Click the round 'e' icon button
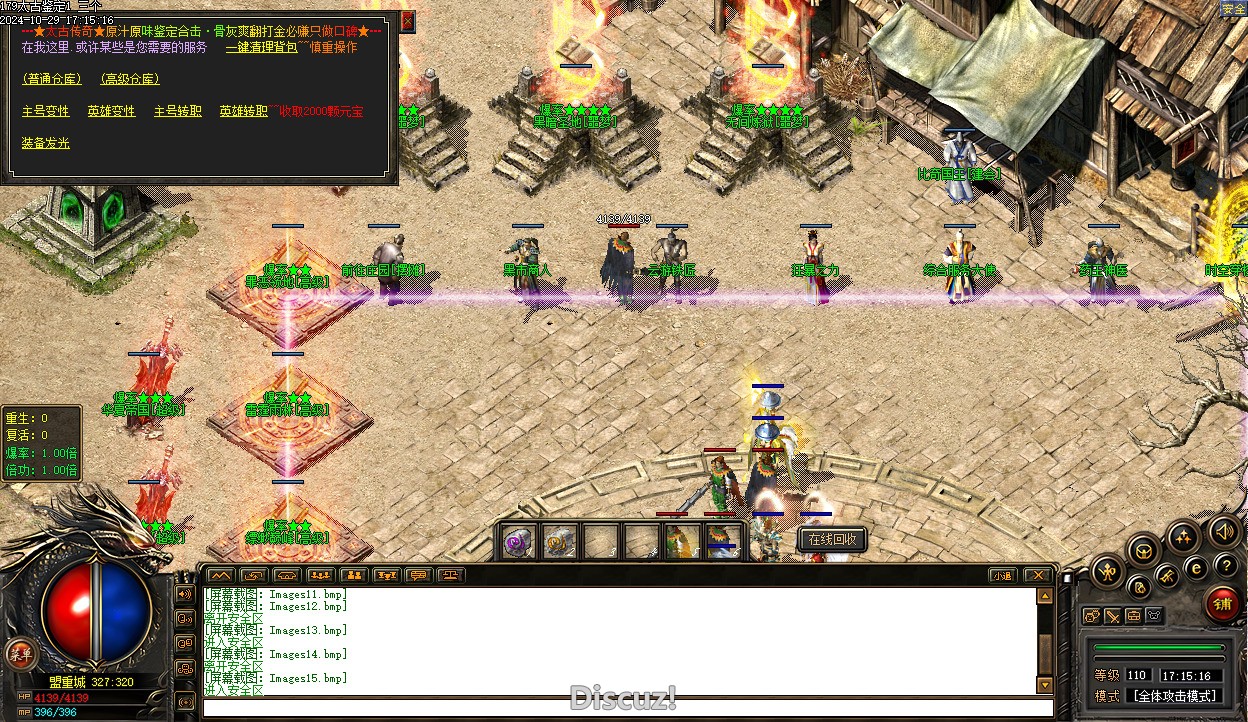The height and width of the screenshot is (722, 1248). click(1196, 568)
